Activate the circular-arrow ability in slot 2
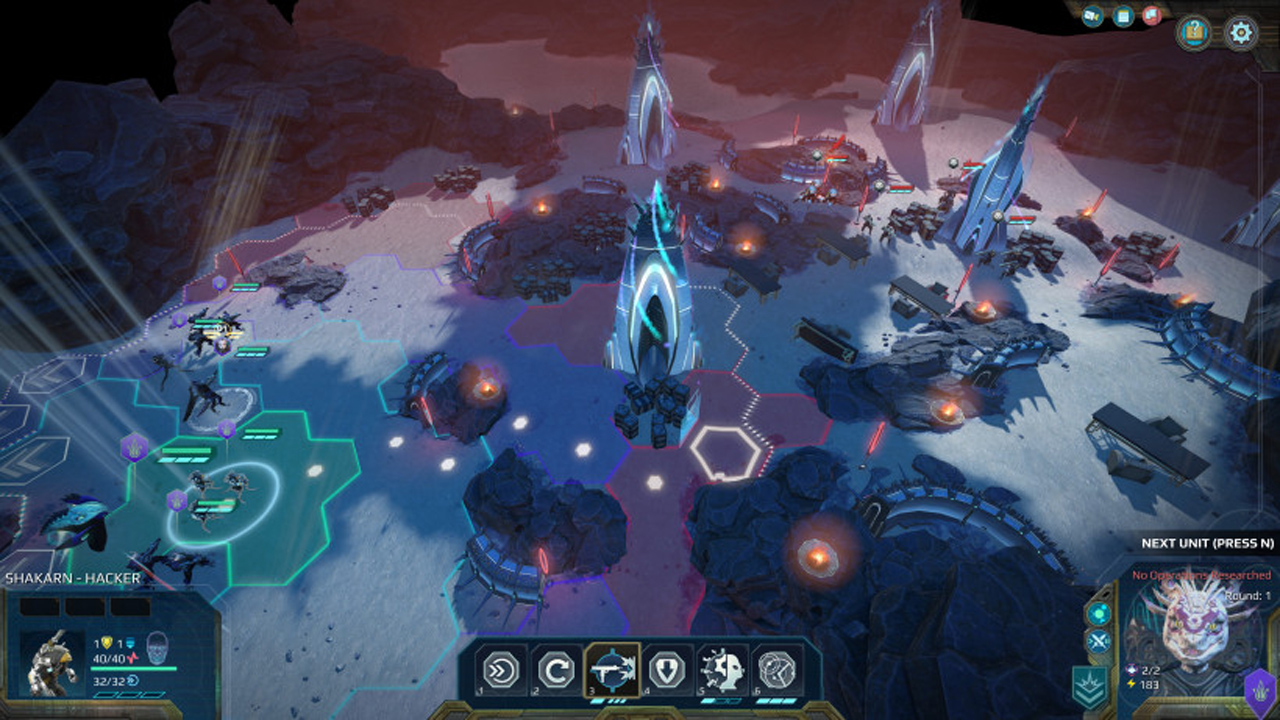The width and height of the screenshot is (1280, 720). pyautogui.click(x=555, y=669)
